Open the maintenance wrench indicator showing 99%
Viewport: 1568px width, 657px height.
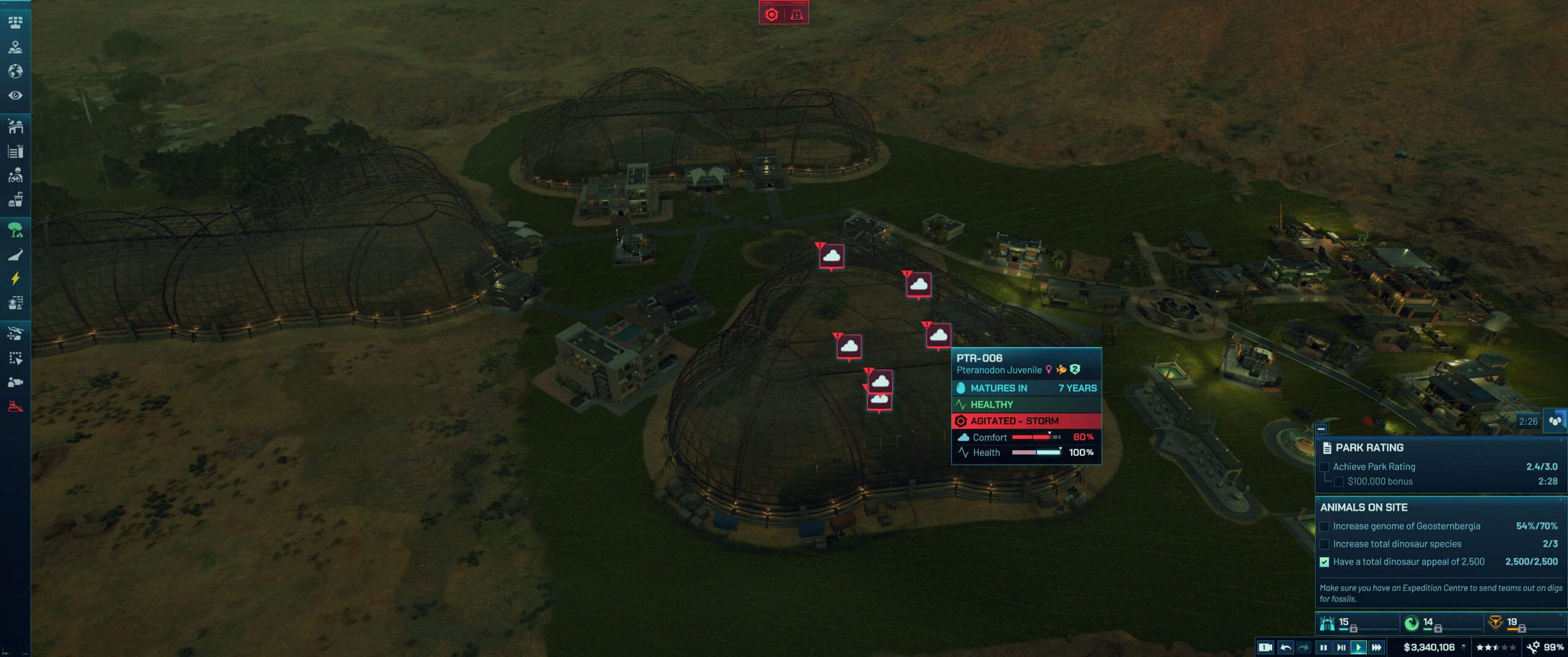click(x=1537, y=647)
